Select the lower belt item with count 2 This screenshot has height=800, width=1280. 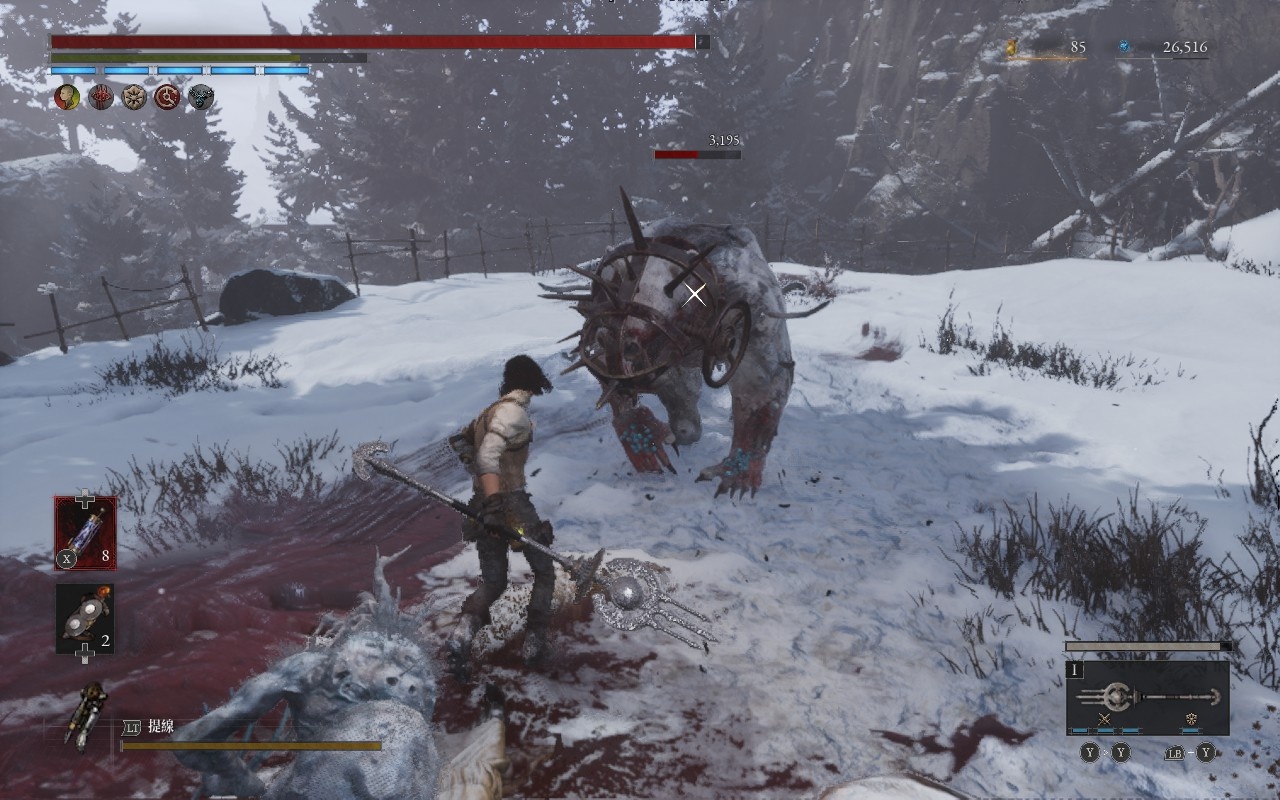[85, 618]
